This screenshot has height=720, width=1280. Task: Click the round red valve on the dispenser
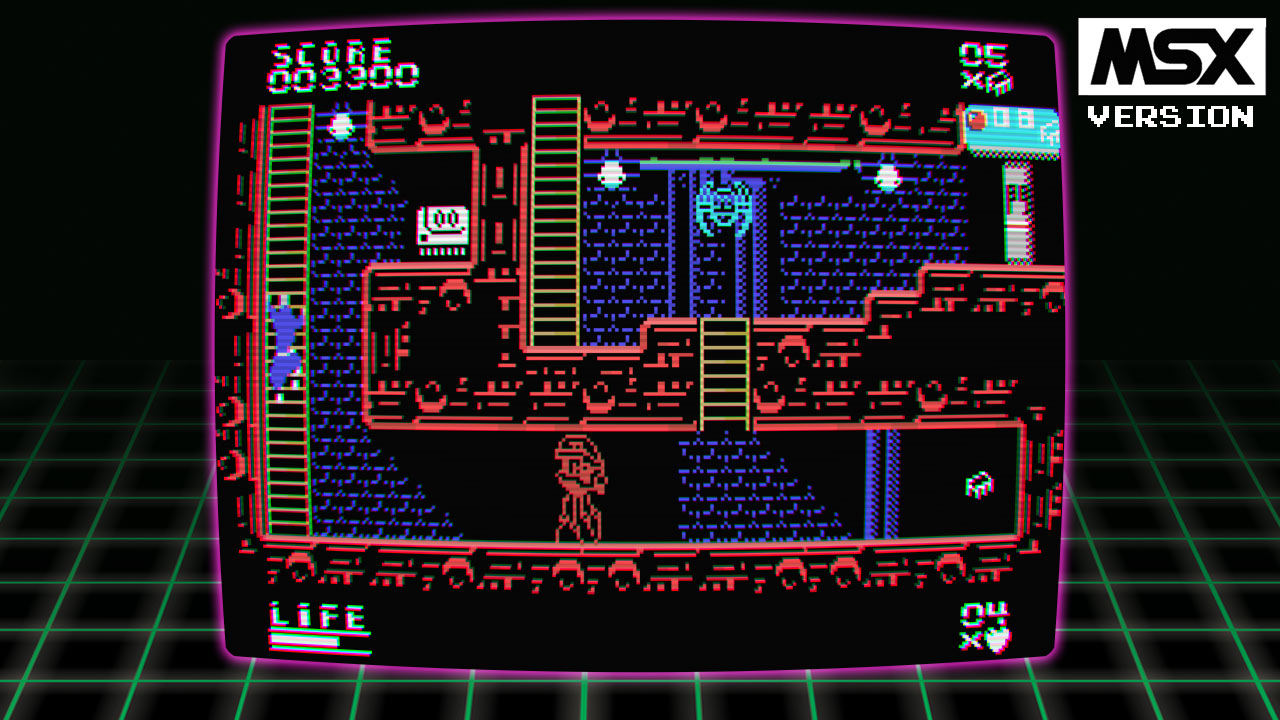point(978,120)
